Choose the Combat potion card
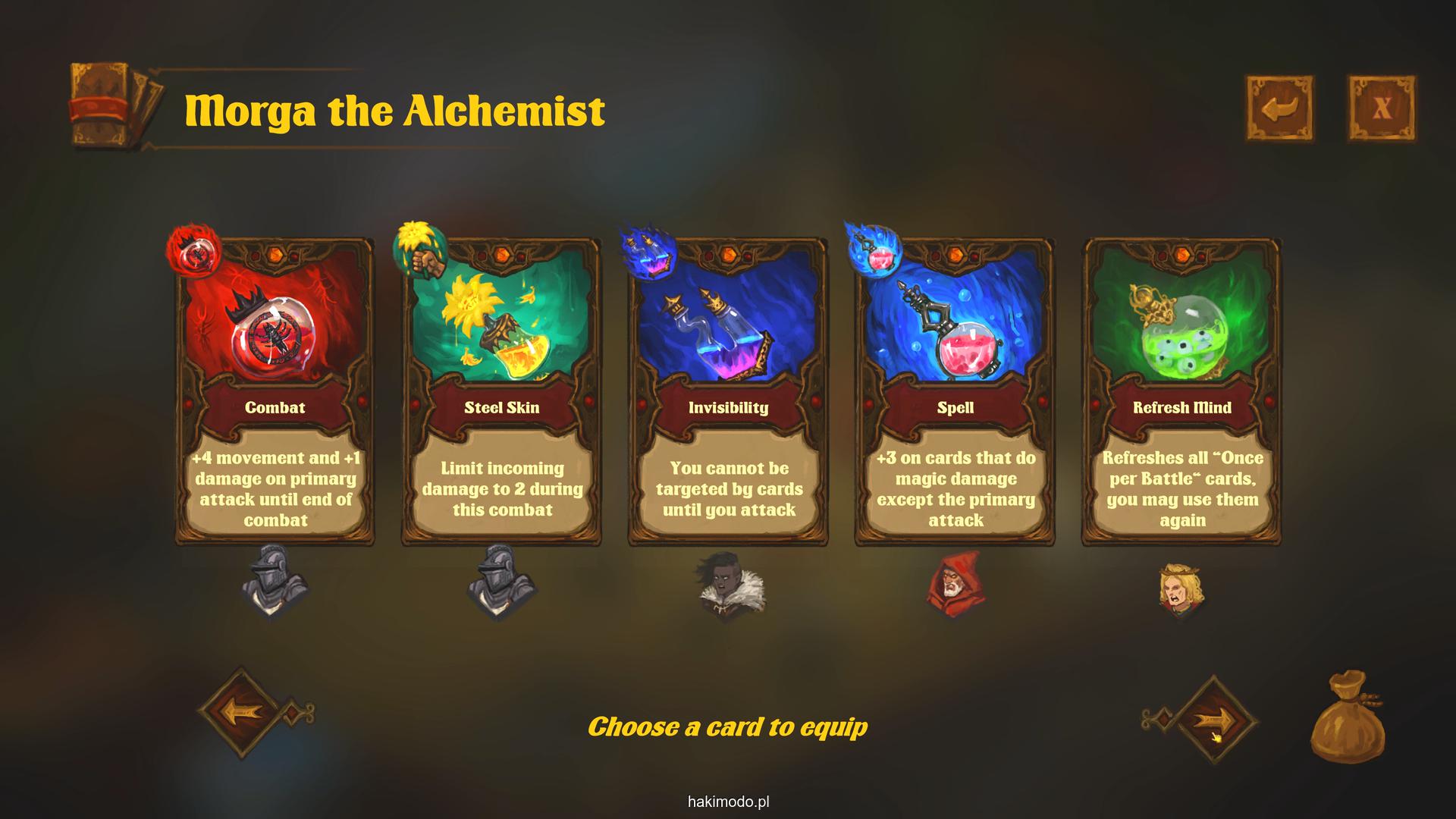The image size is (1456, 819). point(275,391)
